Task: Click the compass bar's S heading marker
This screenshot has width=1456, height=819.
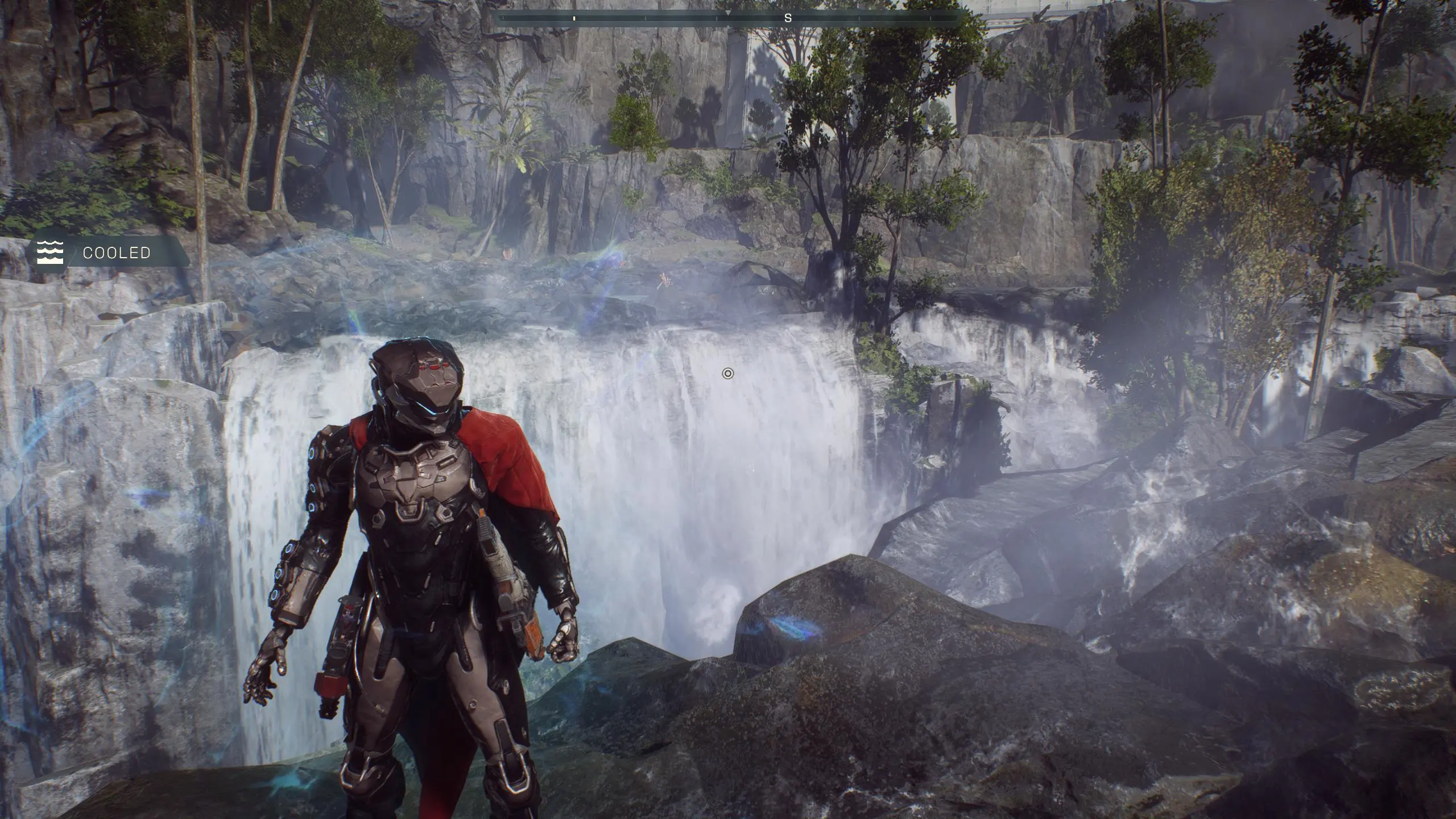Action: pos(788,18)
